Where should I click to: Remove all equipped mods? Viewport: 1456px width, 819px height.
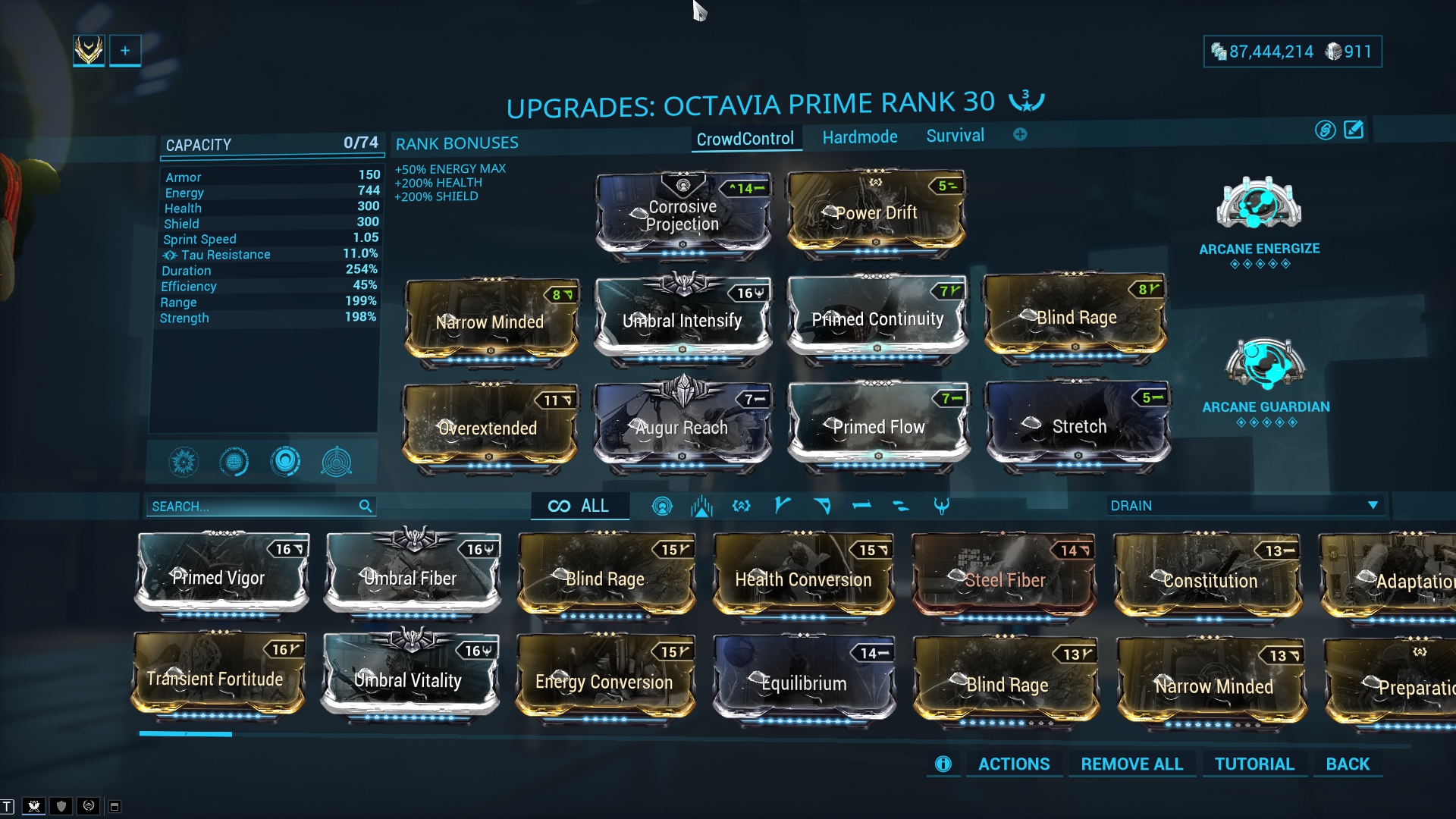click(x=1131, y=764)
